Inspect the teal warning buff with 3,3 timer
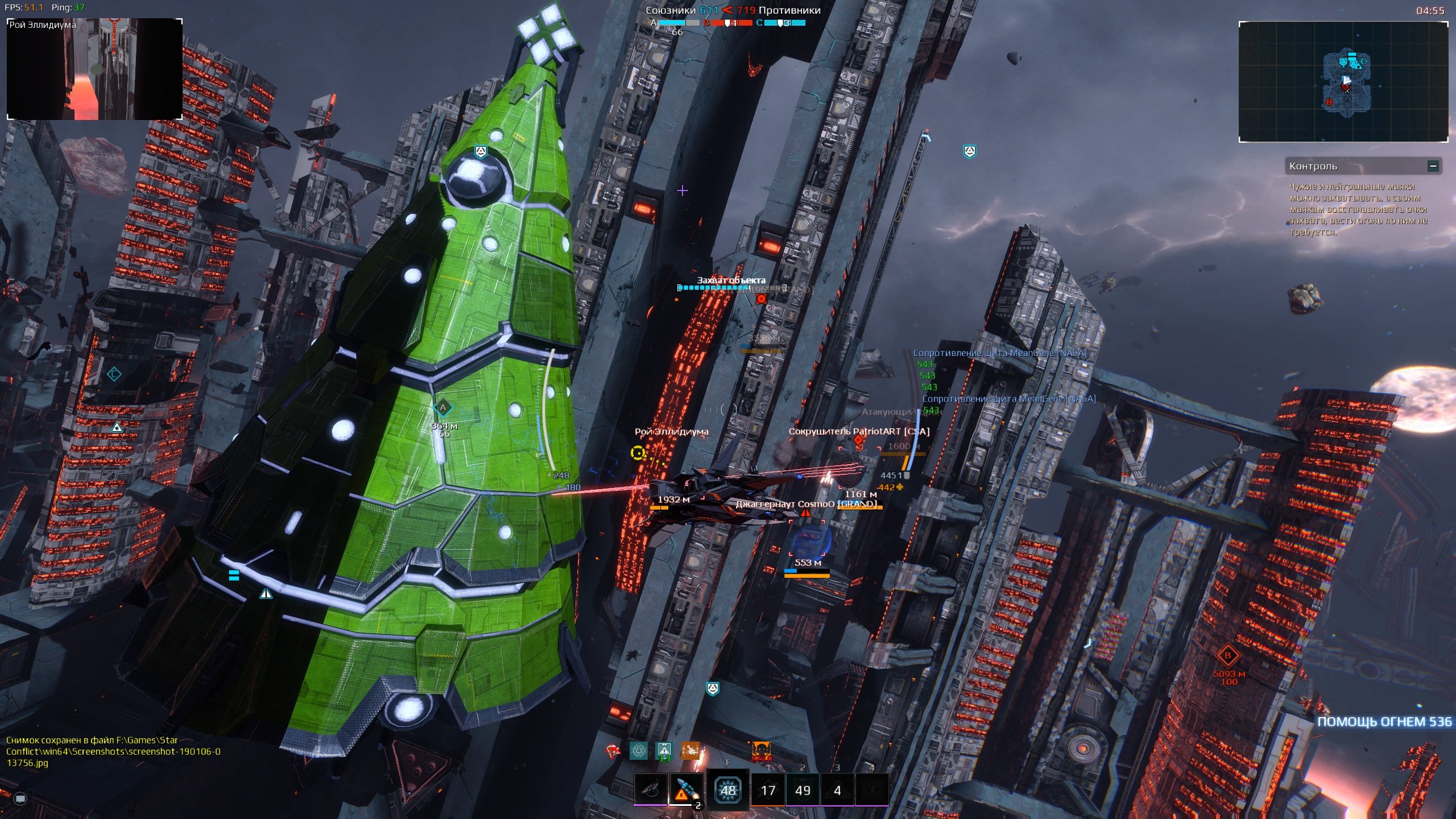This screenshot has width=1456, height=819. 664,751
